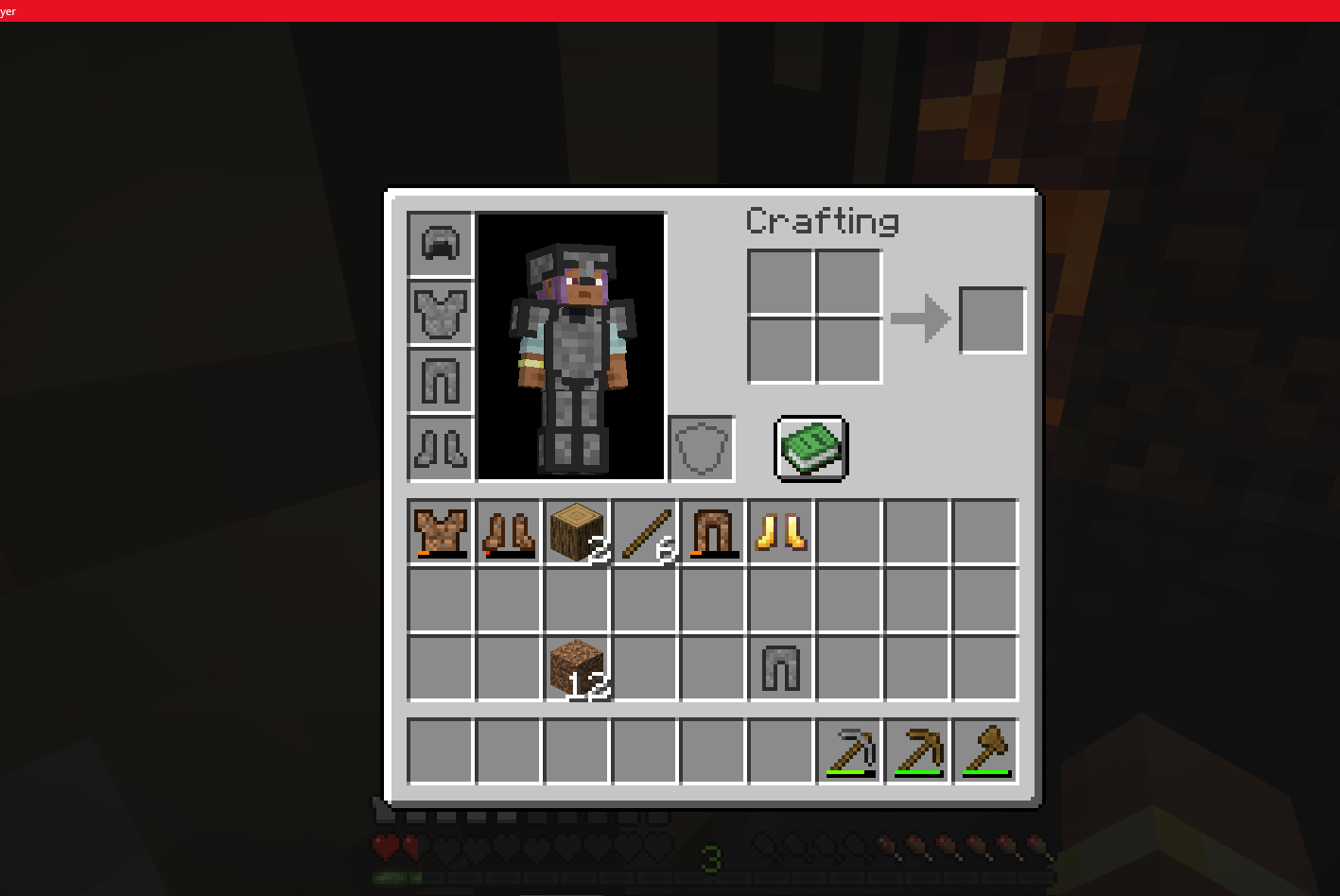Select the wooden axe in the hotbar
The height and width of the screenshot is (896, 1340).
pyautogui.click(x=984, y=751)
